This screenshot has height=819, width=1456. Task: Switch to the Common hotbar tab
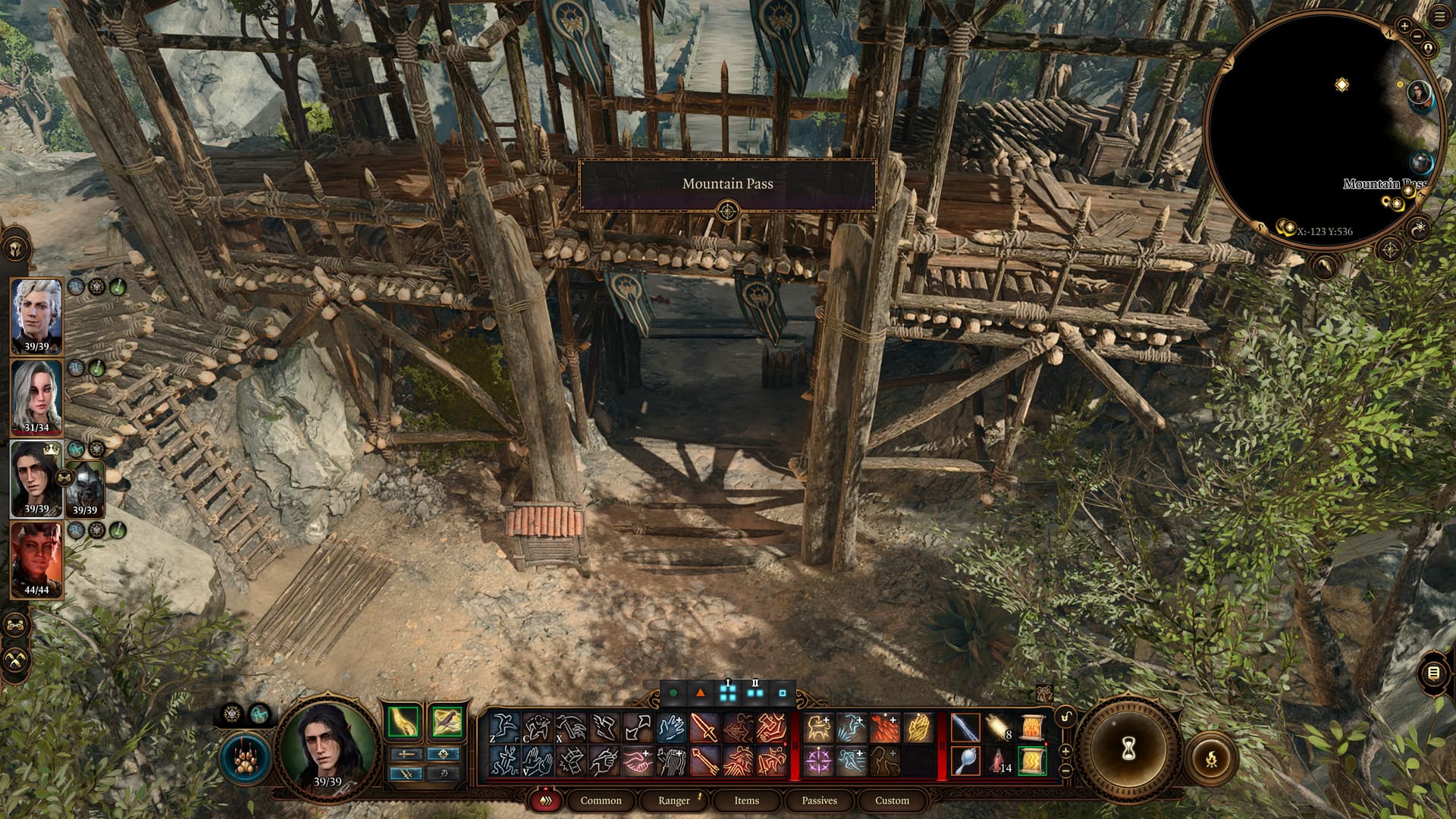600,800
